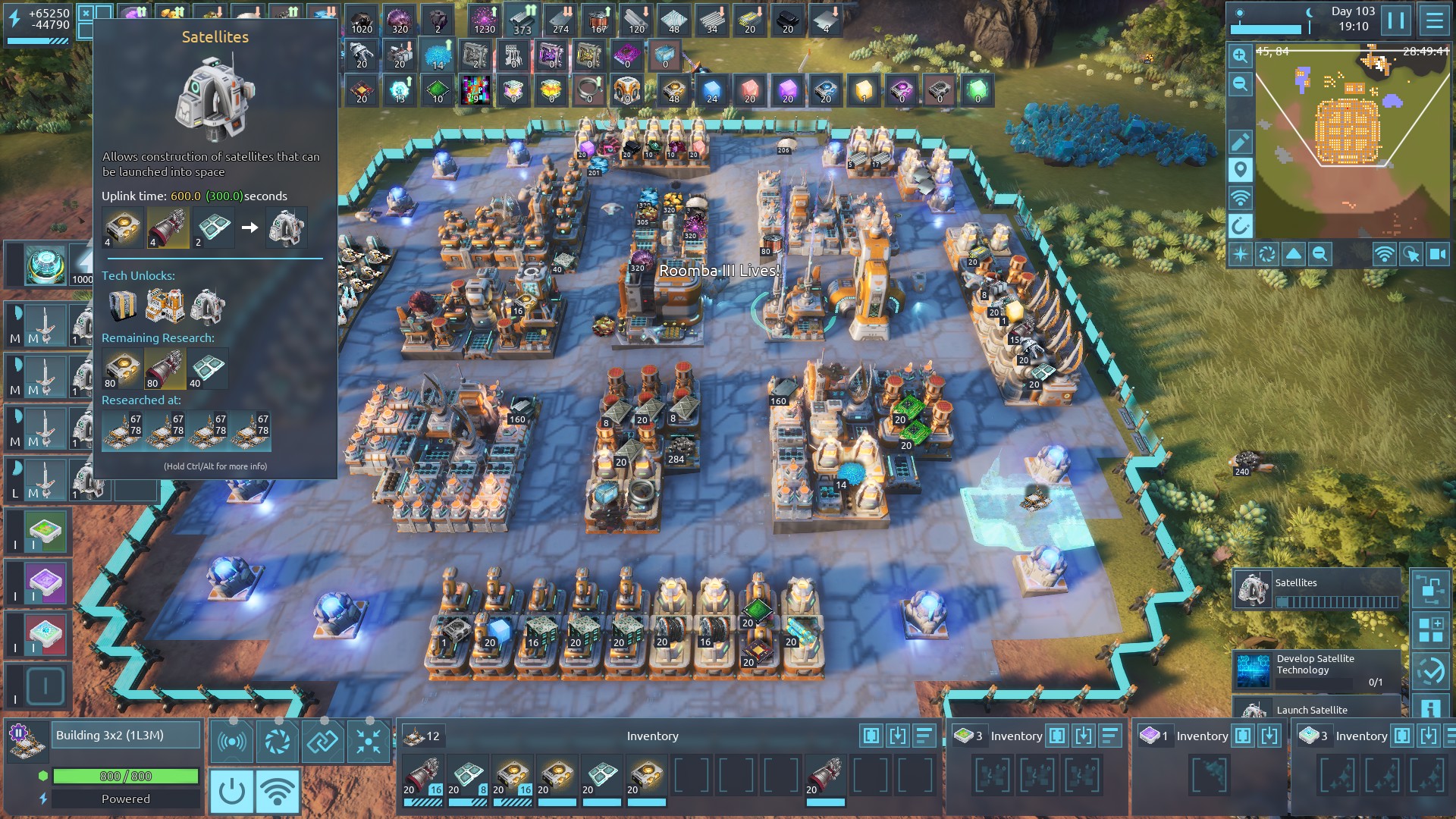
Task: Click the objectives checkmark button
Action: [x=1430, y=671]
